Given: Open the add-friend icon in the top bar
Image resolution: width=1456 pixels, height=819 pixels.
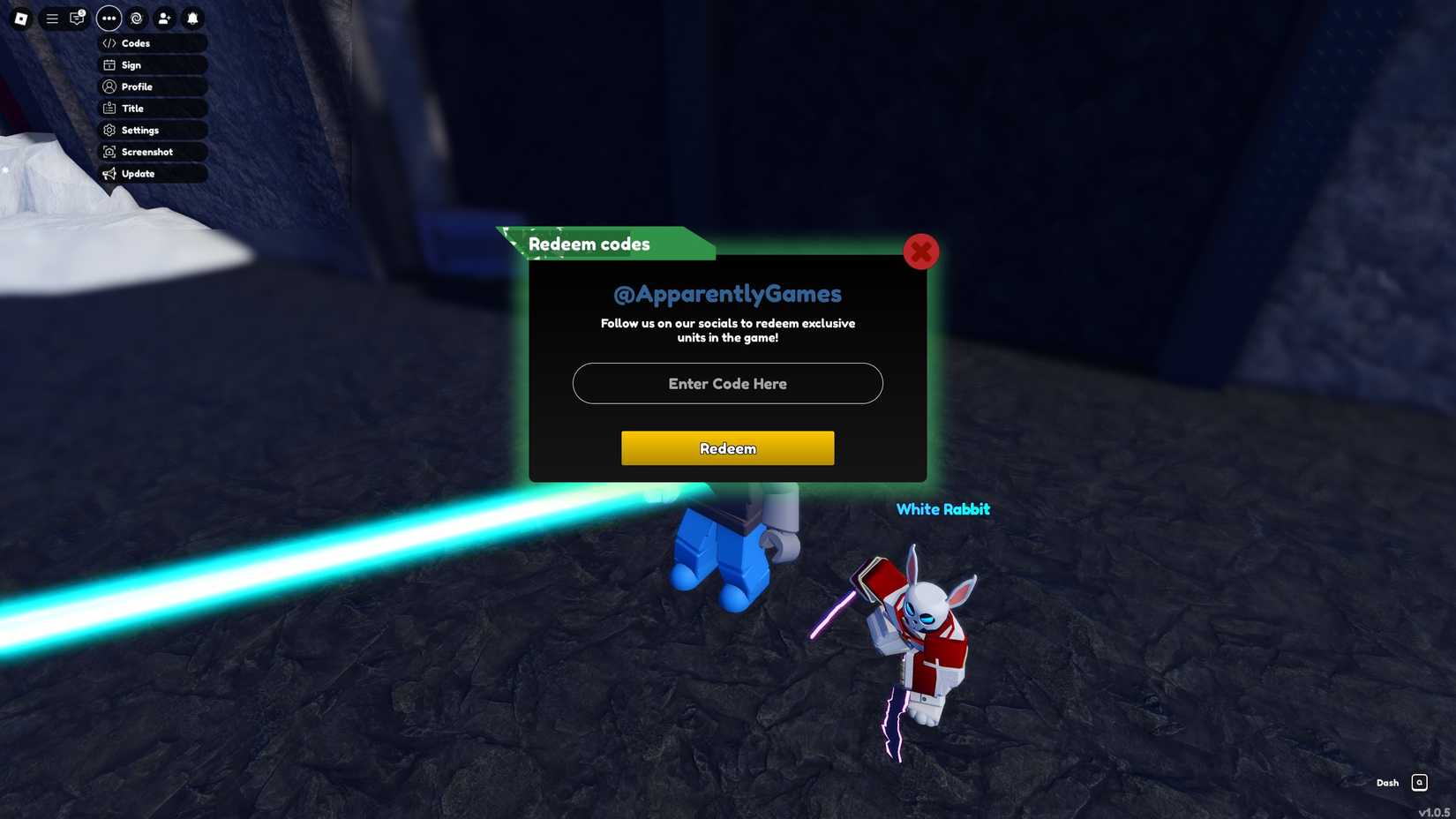Looking at the screenshot, I should pyautogui.click(x=164, y=19).
